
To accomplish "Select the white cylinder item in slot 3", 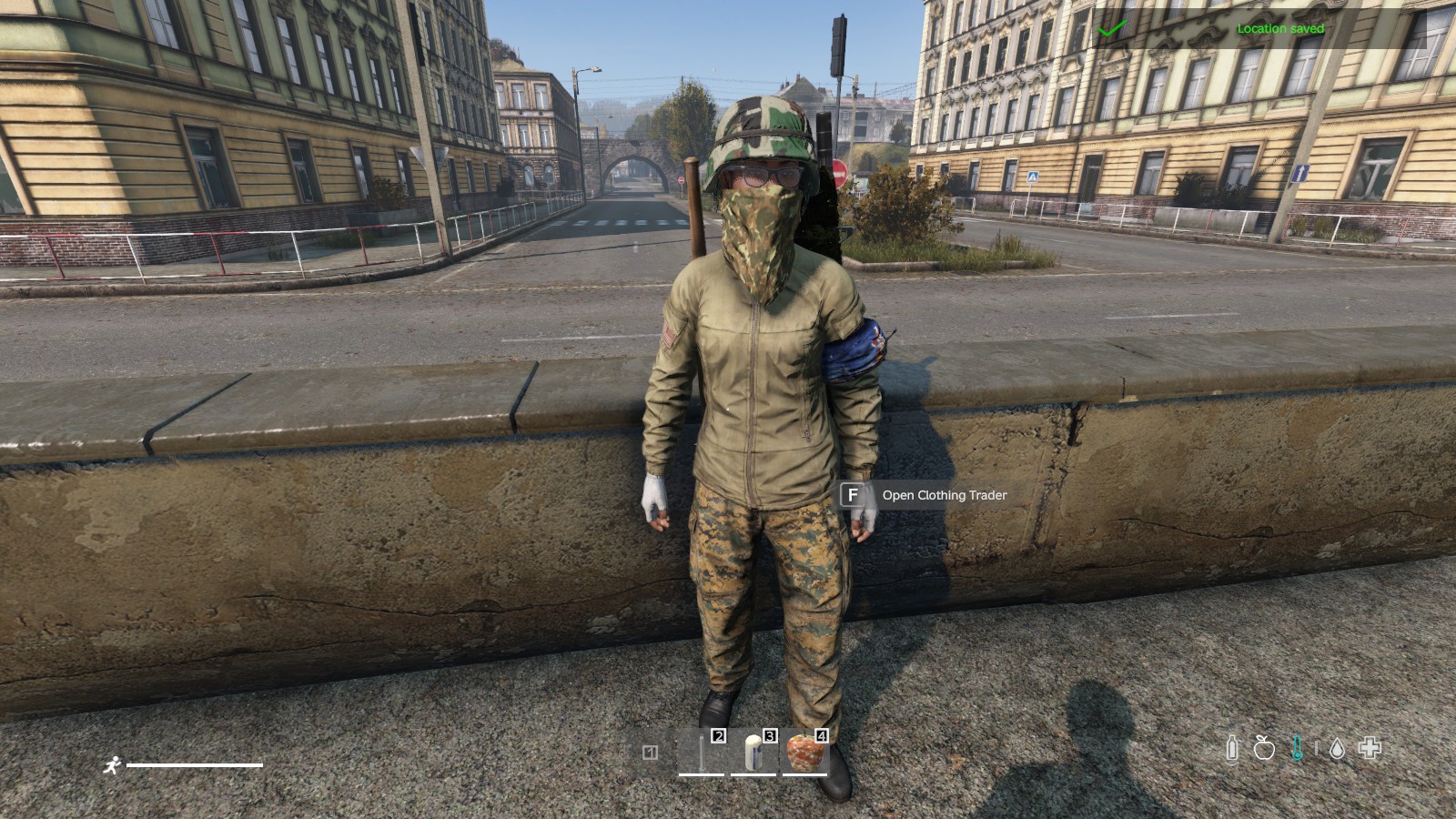I will (753, 753).
